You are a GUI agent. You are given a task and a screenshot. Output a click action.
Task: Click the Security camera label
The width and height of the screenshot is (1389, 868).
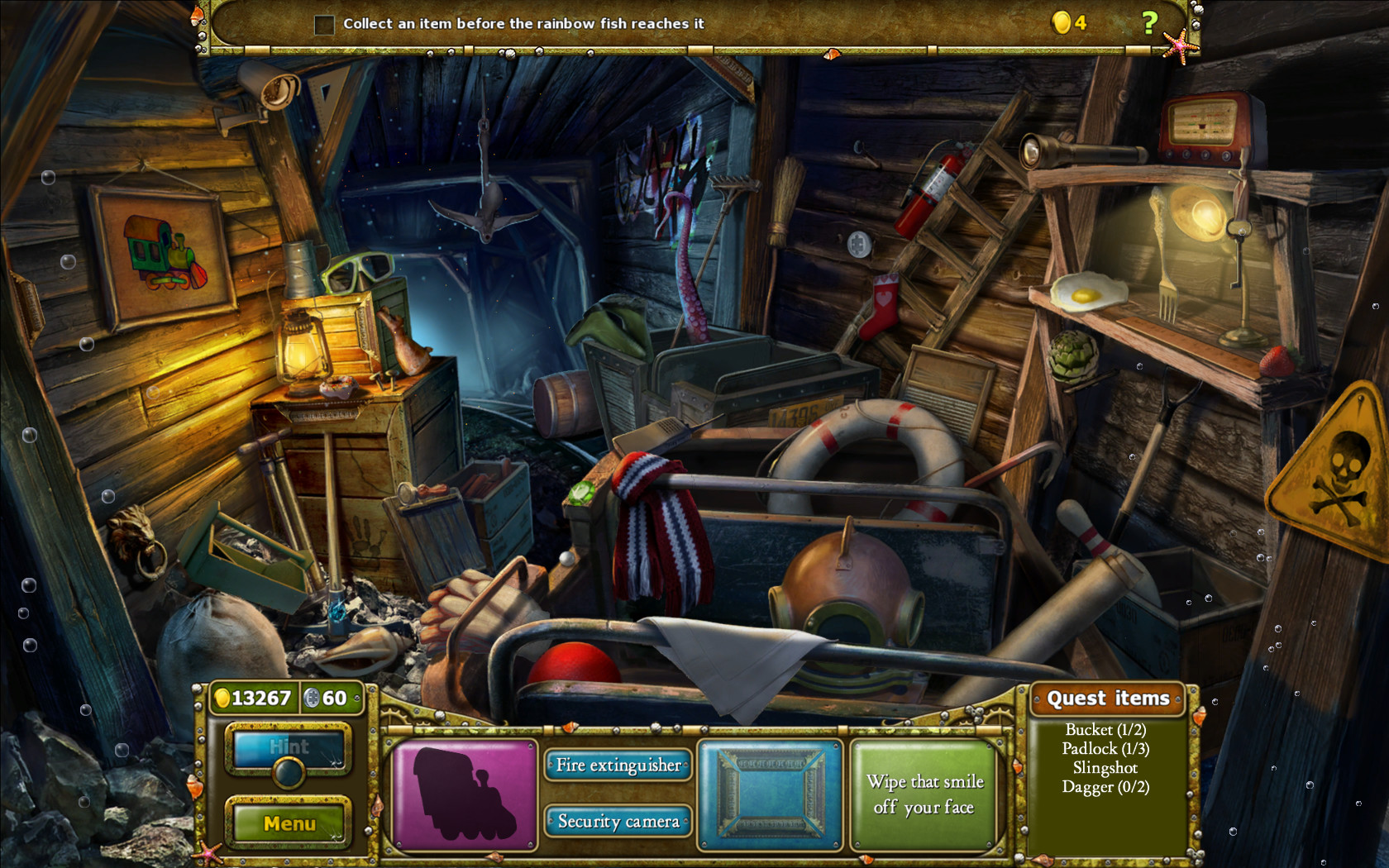[x=618, y=822]
